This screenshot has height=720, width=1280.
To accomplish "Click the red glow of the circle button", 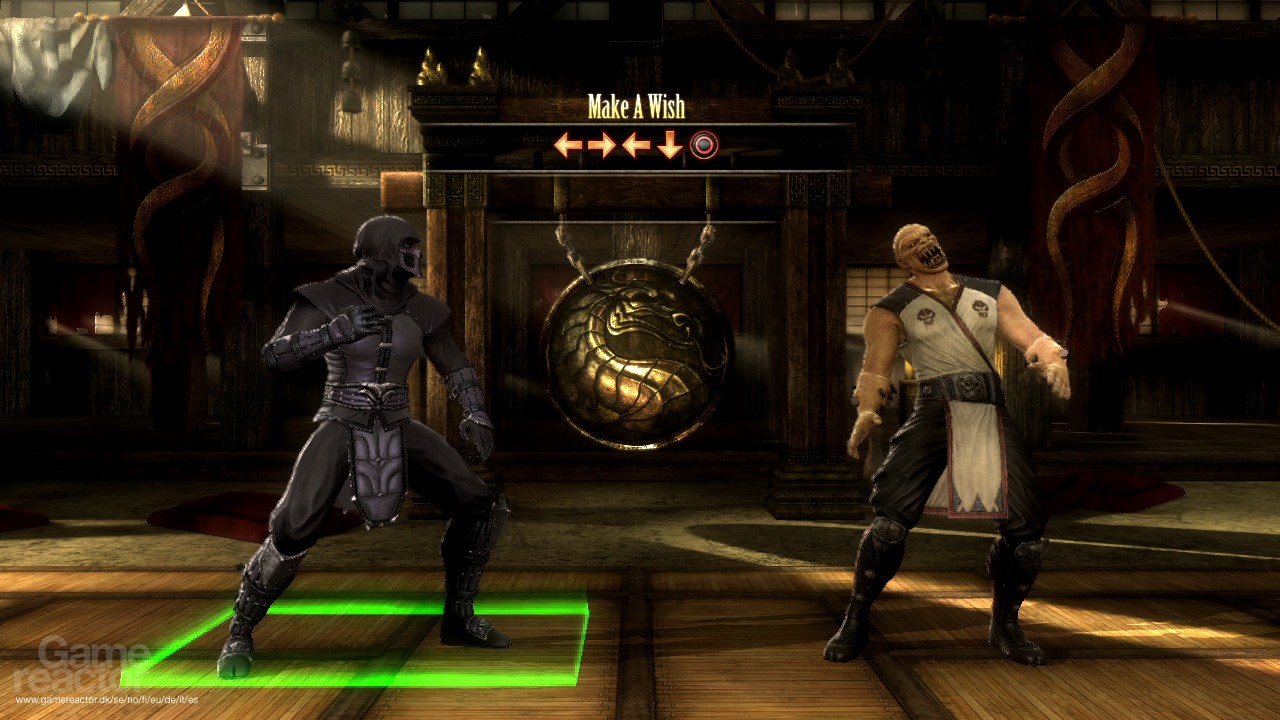I will tap(704, 145).
